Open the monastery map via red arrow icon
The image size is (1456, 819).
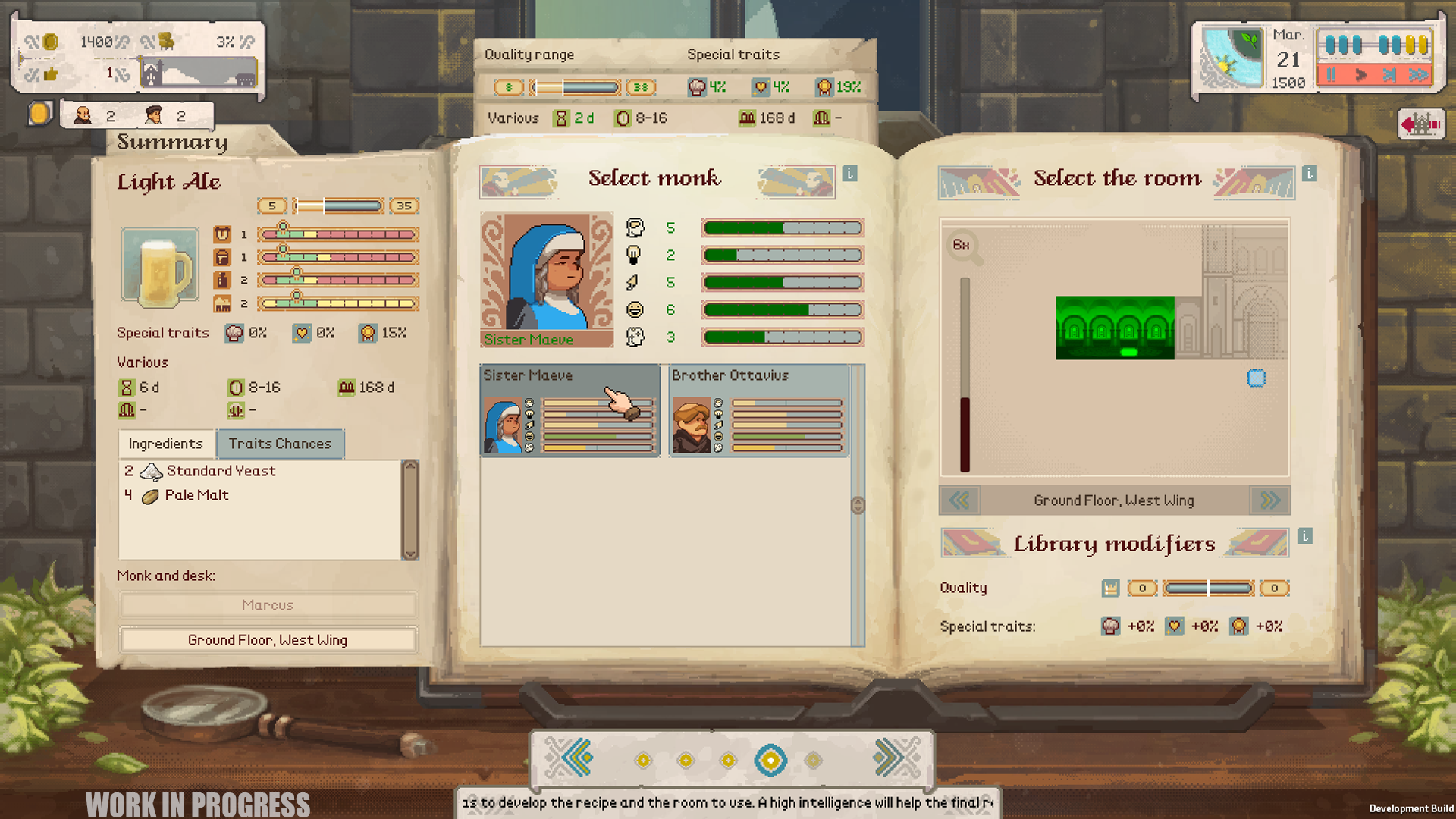coord(1423,124)
